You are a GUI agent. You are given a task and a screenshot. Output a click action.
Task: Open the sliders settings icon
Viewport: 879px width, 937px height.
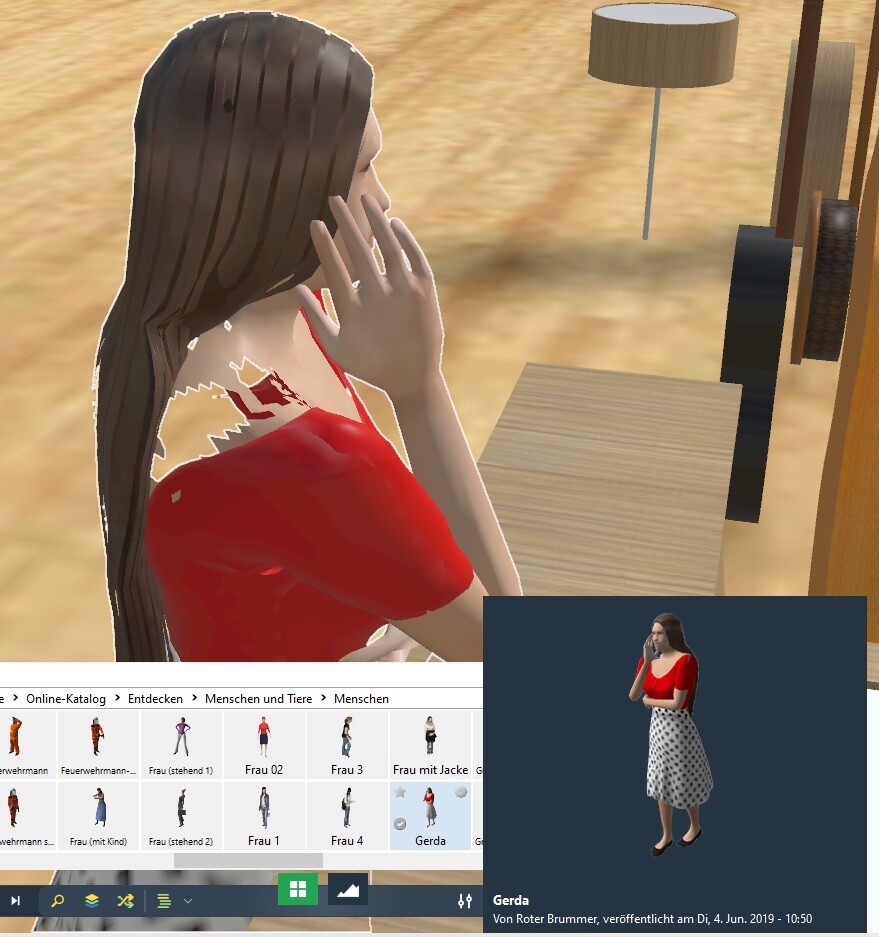pyautogui.click(x=465, y=900)
